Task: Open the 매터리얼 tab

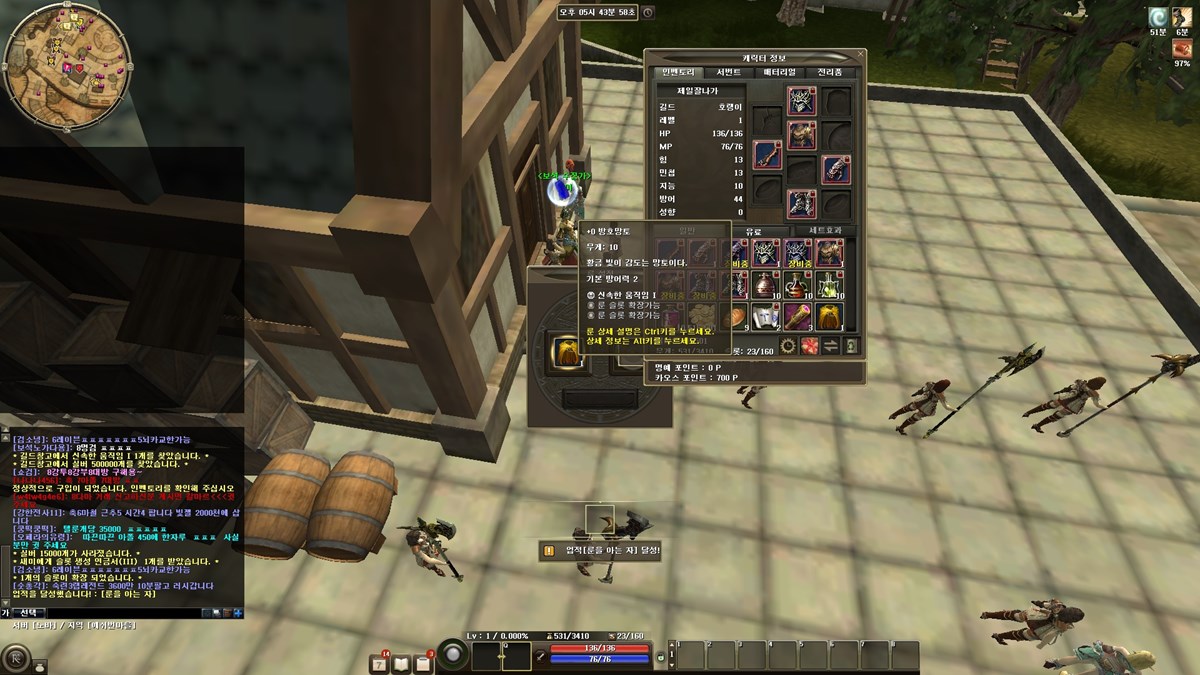Action: click(x=779, y=72)
